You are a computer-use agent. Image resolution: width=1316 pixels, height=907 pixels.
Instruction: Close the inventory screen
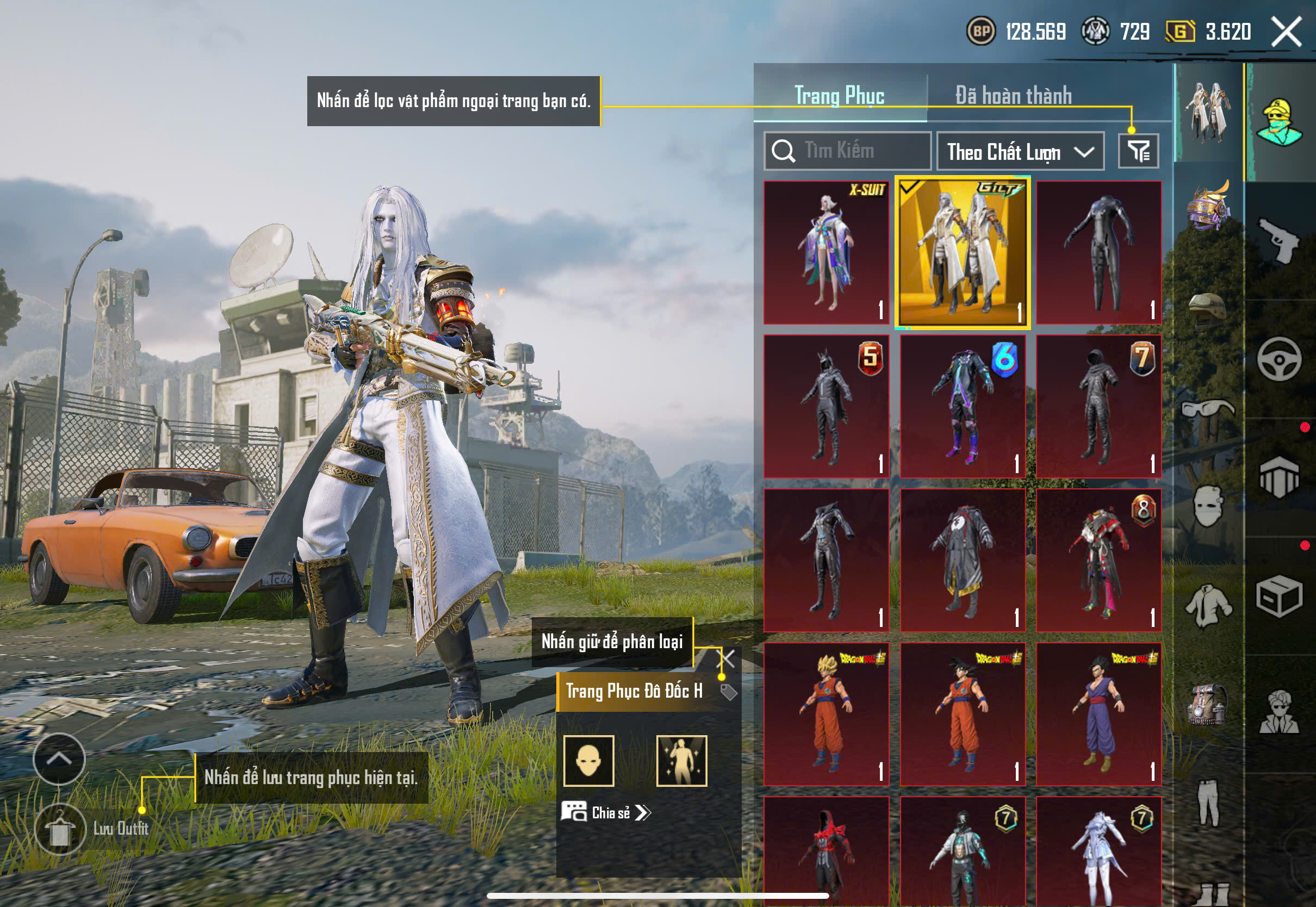(1287, 31)
